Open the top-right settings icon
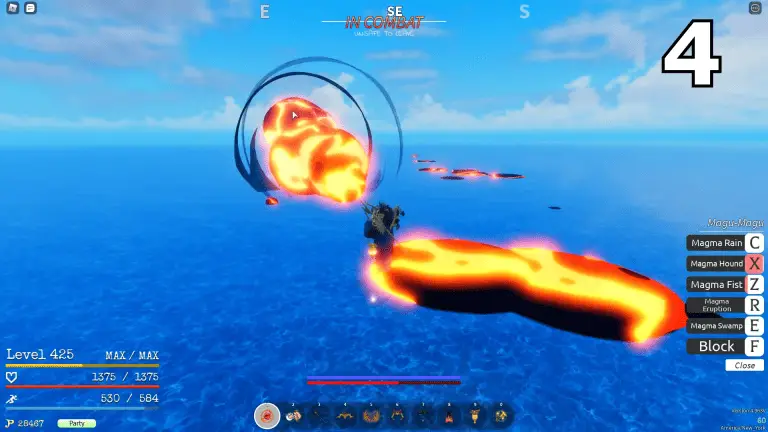This screenshot has width=768, height=432. pyautogui.click(x=755, y=8)
